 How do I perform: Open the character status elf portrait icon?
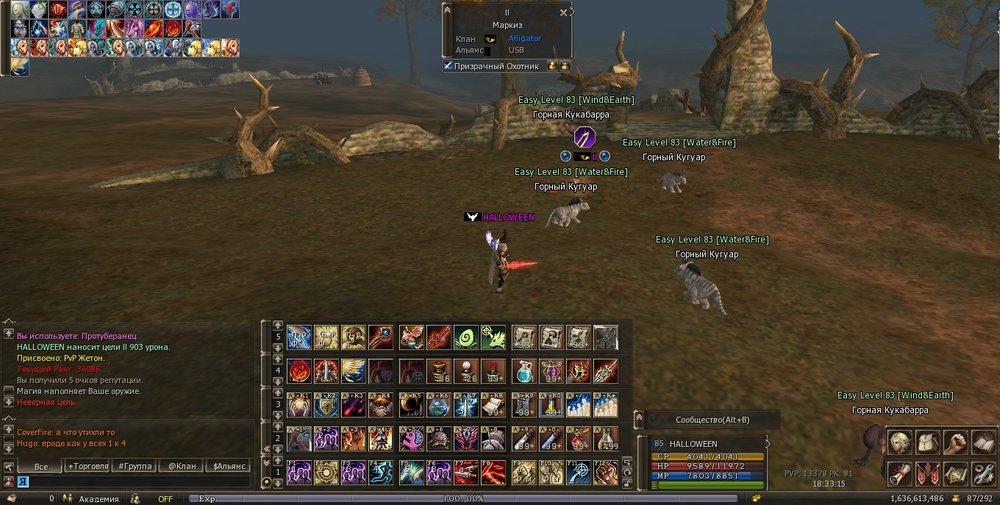point(901,443)
